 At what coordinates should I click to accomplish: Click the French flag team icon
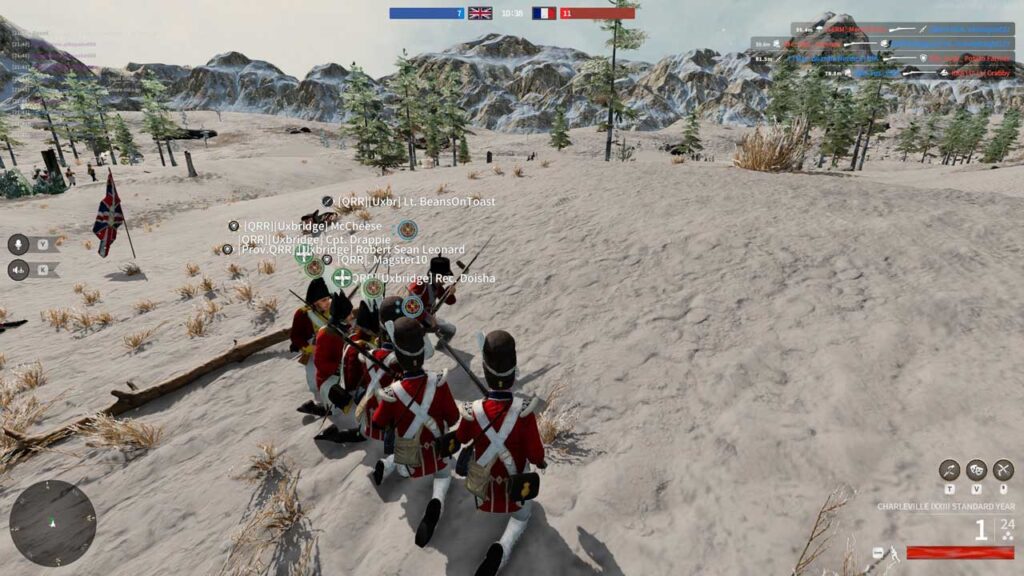tap(543, 13)
